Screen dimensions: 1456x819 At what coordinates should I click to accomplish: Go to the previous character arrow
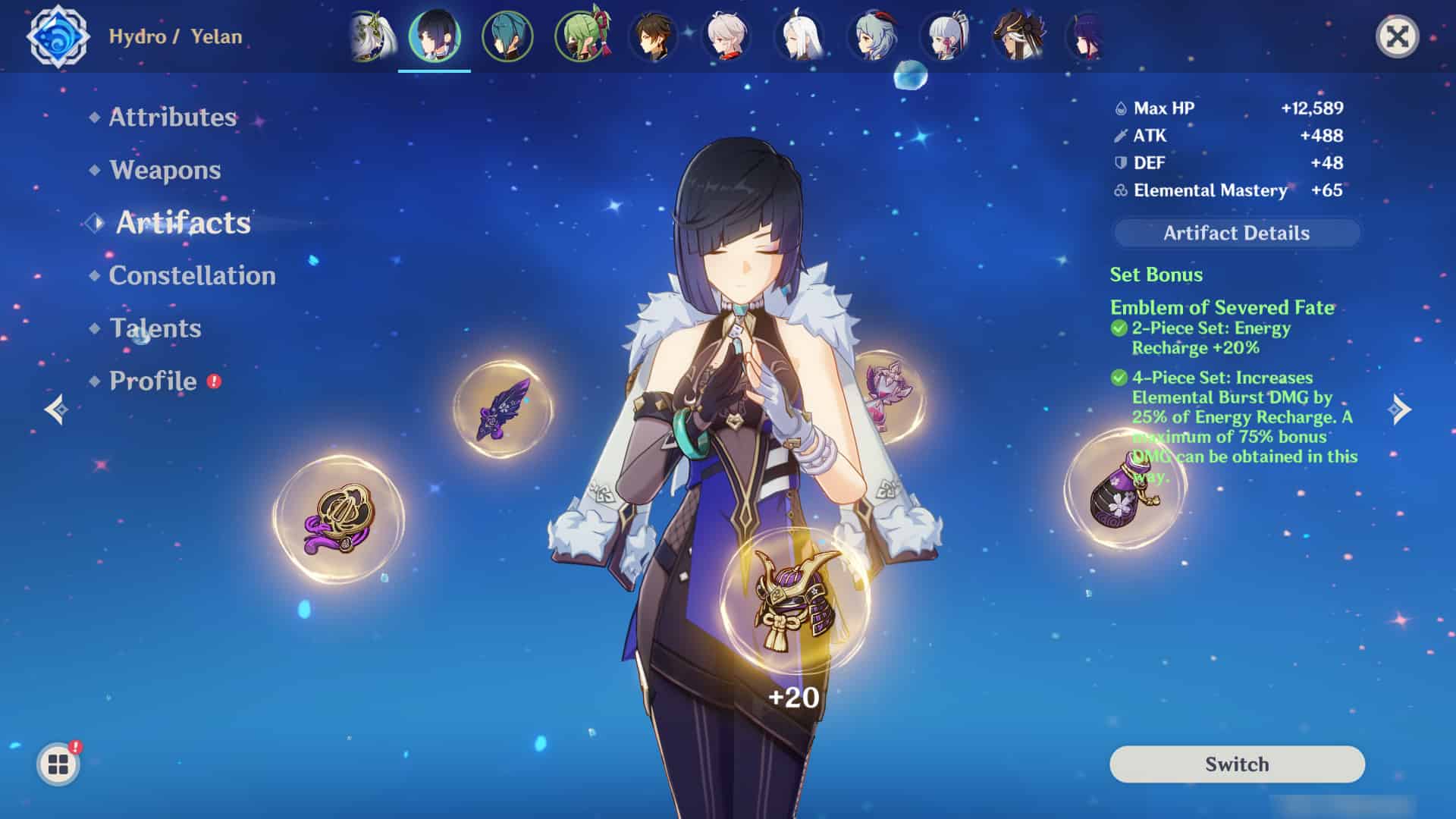[56, 409]
